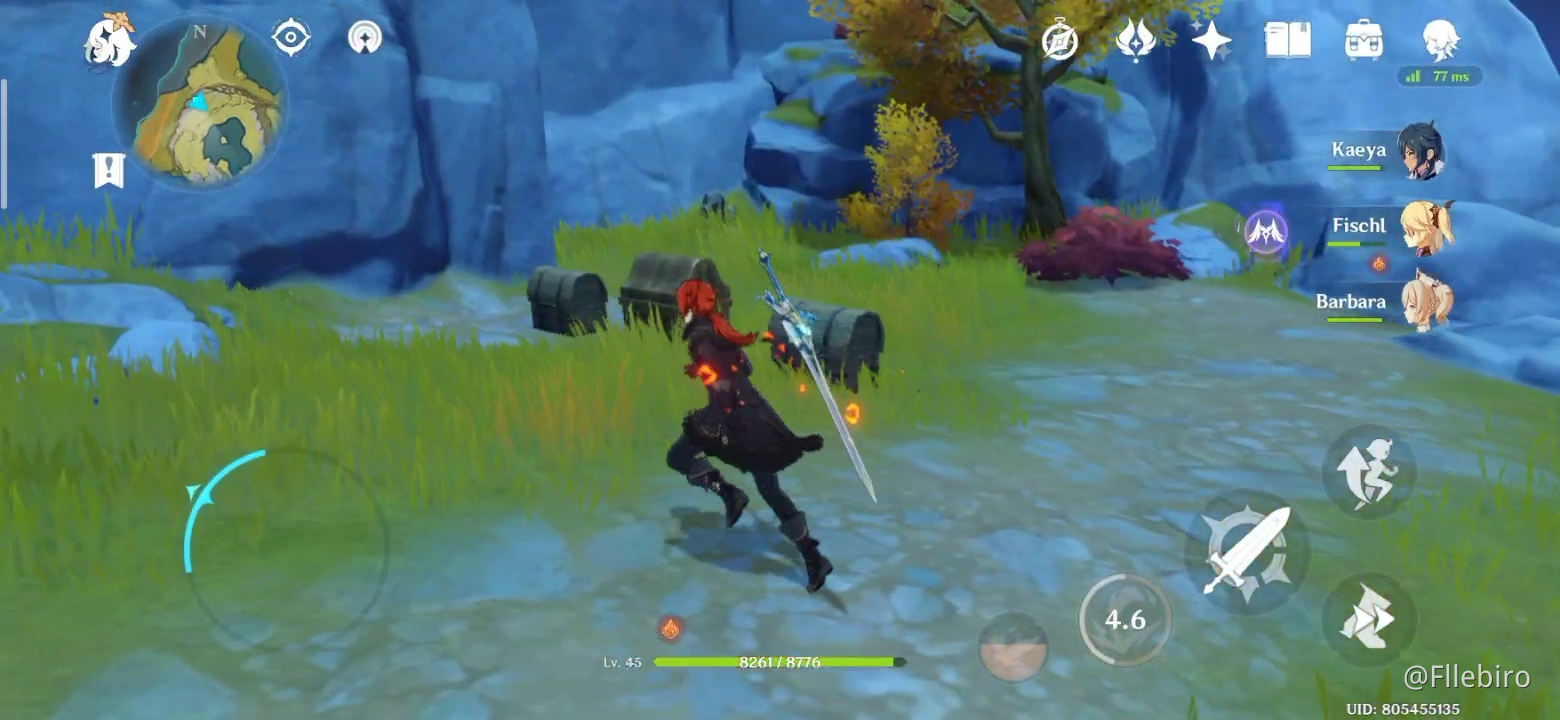This screenshot has width=1560, height=720.
Task: Tap the elemental skill showing 4.6 cooldown
Action: [1125, 620]
